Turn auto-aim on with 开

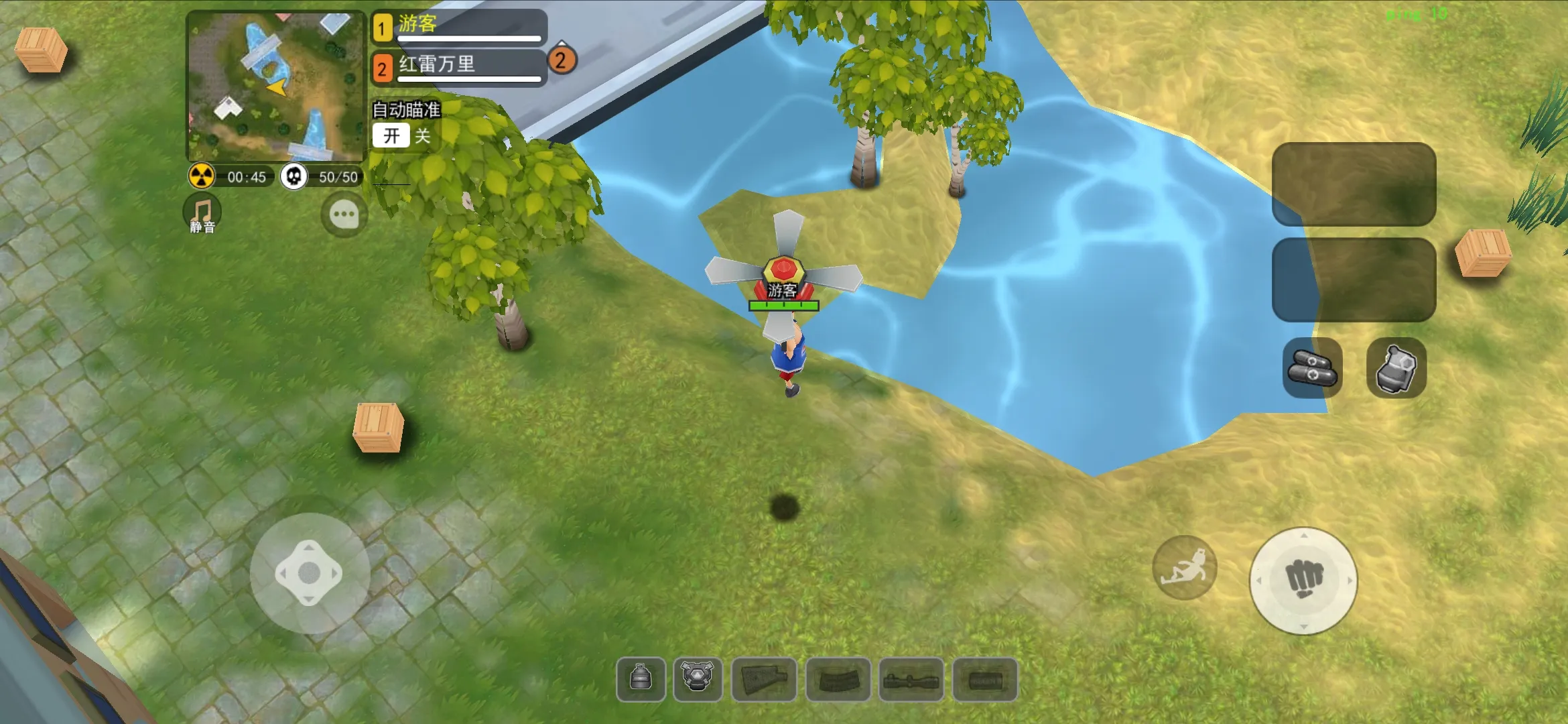tap(391, 136)
